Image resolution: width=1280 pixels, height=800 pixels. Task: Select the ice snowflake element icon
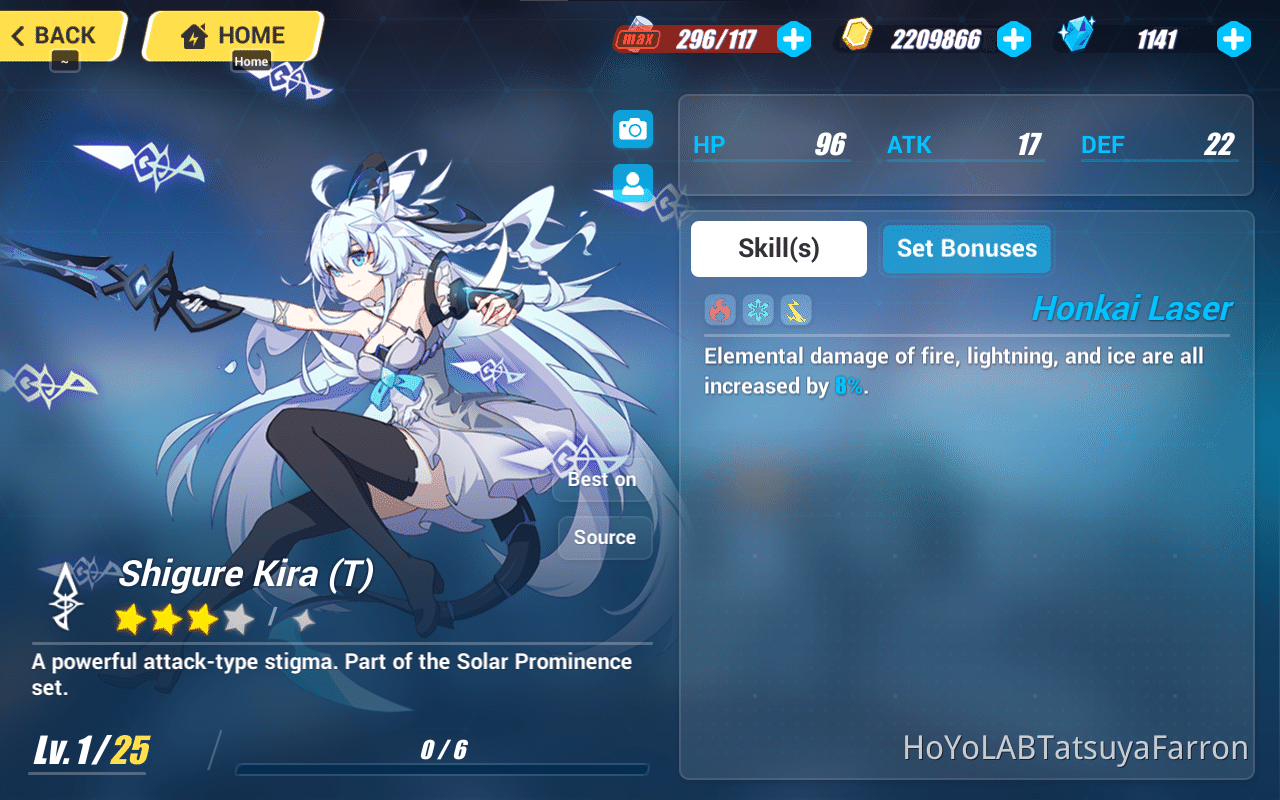pyautogui.click(x=757, y=310)
